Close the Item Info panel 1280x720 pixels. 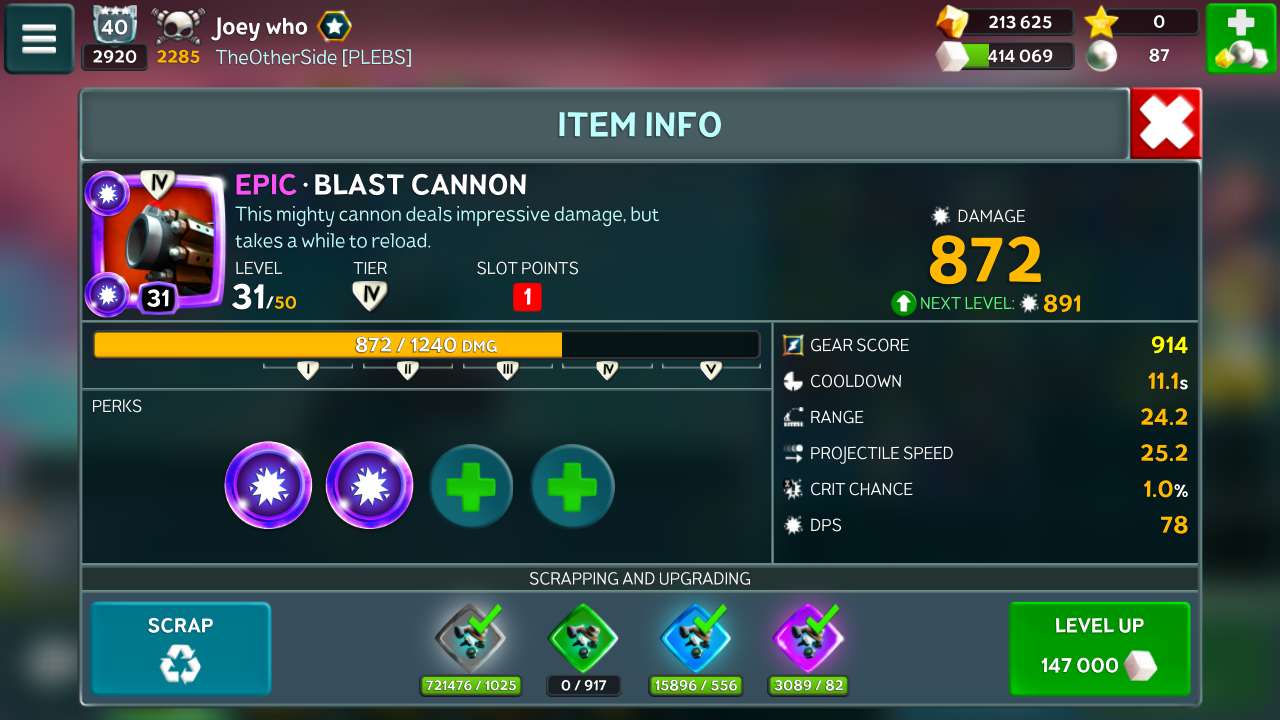pos(1165,124)
